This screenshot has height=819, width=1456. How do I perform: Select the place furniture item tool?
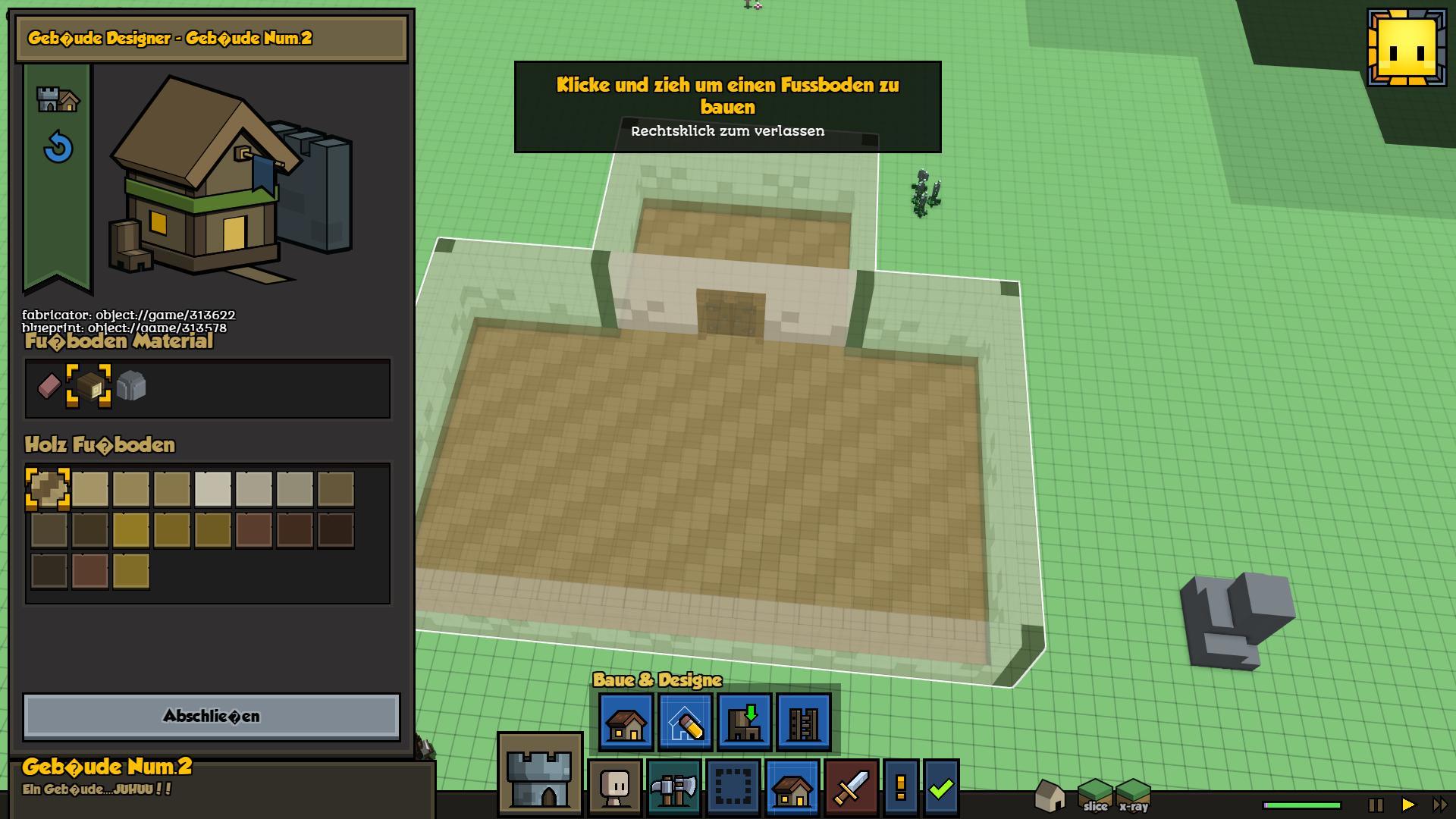744,722
